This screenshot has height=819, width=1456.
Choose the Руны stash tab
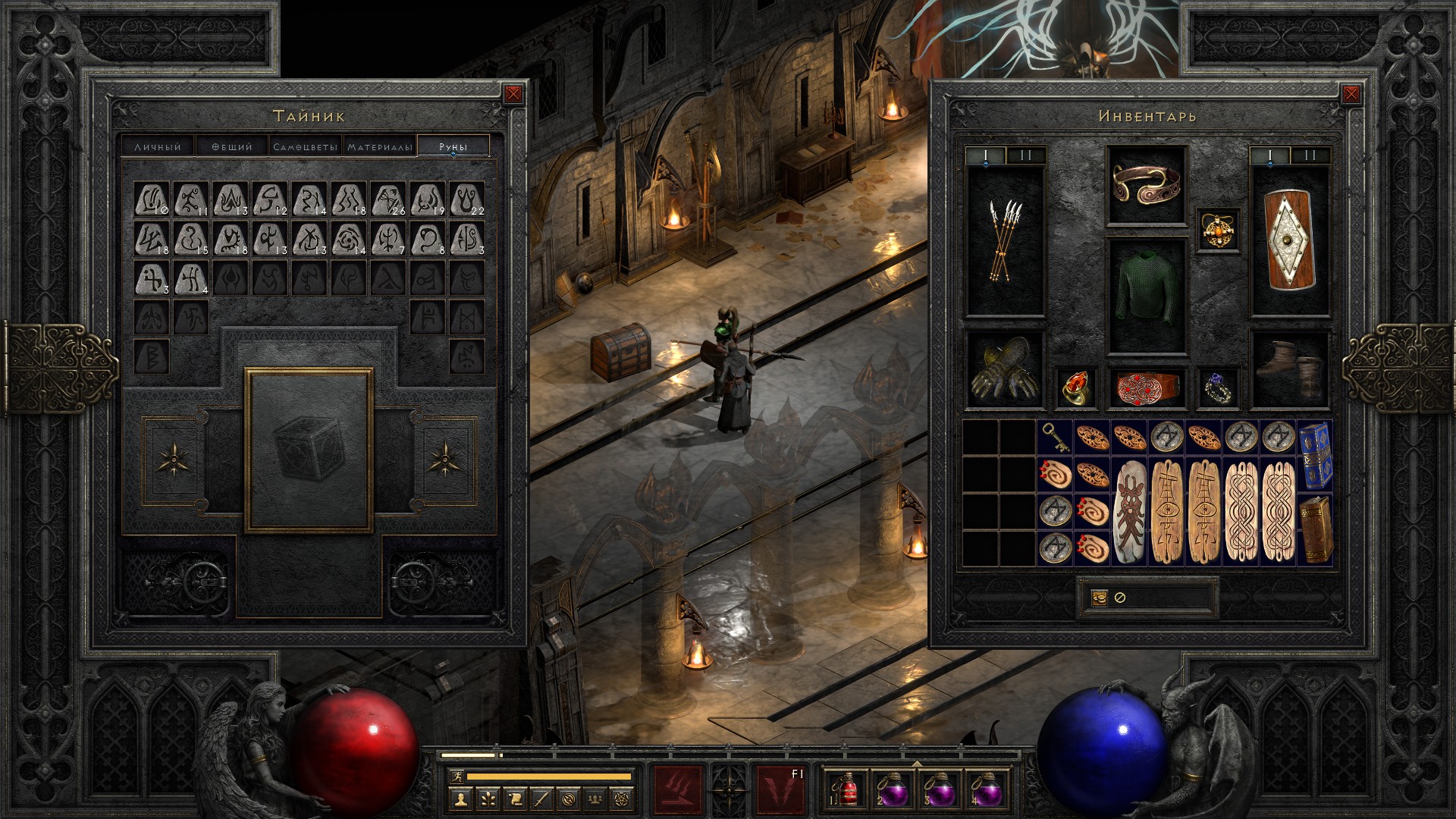tap(453, 146)
